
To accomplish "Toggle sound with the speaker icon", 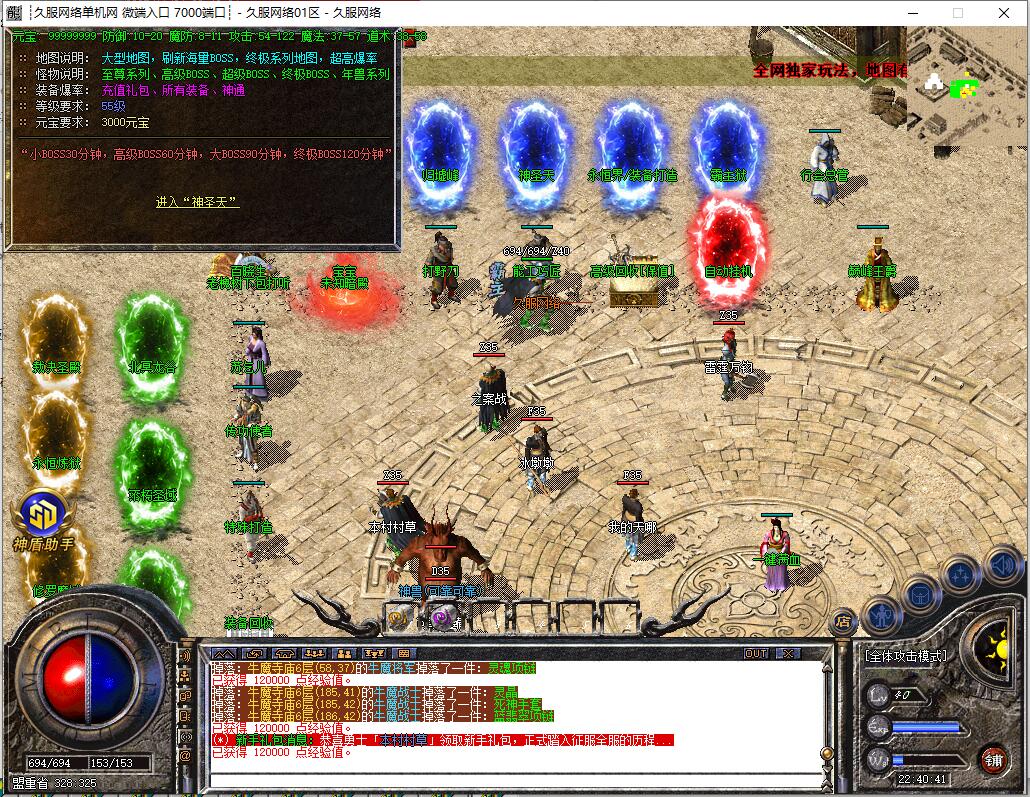I will click(x=1002, y=565).
